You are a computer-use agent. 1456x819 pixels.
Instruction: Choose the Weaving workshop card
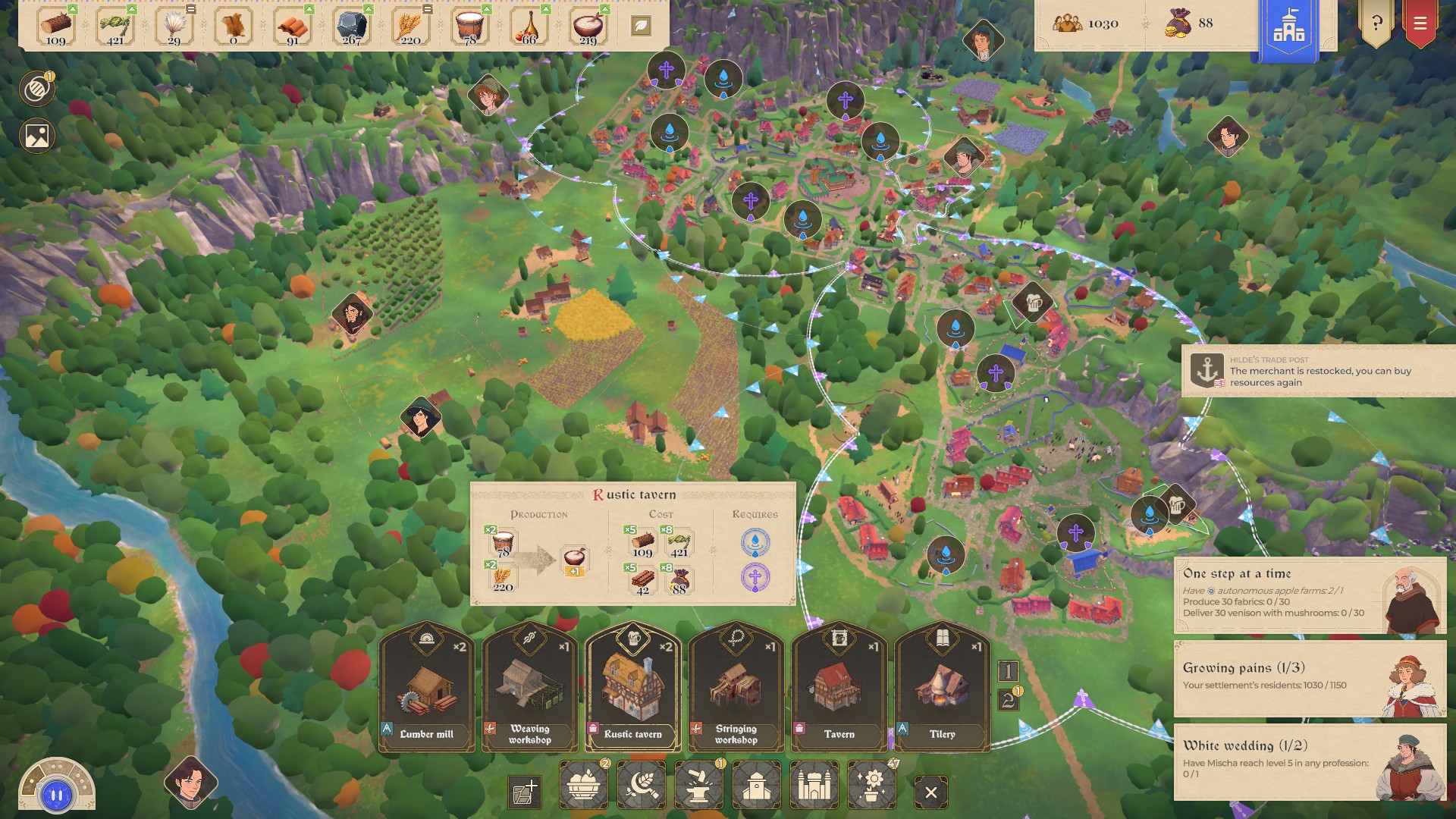pos(530,689)
